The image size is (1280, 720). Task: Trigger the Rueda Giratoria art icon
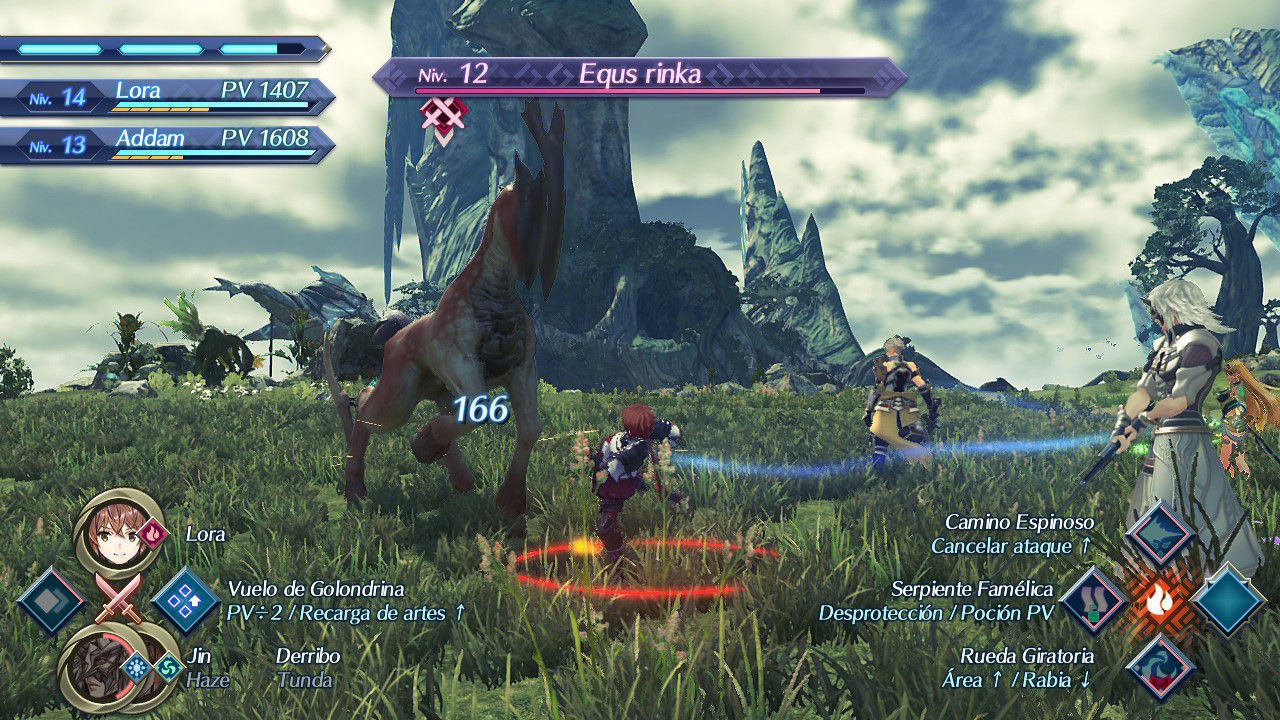click(1160, 667)
